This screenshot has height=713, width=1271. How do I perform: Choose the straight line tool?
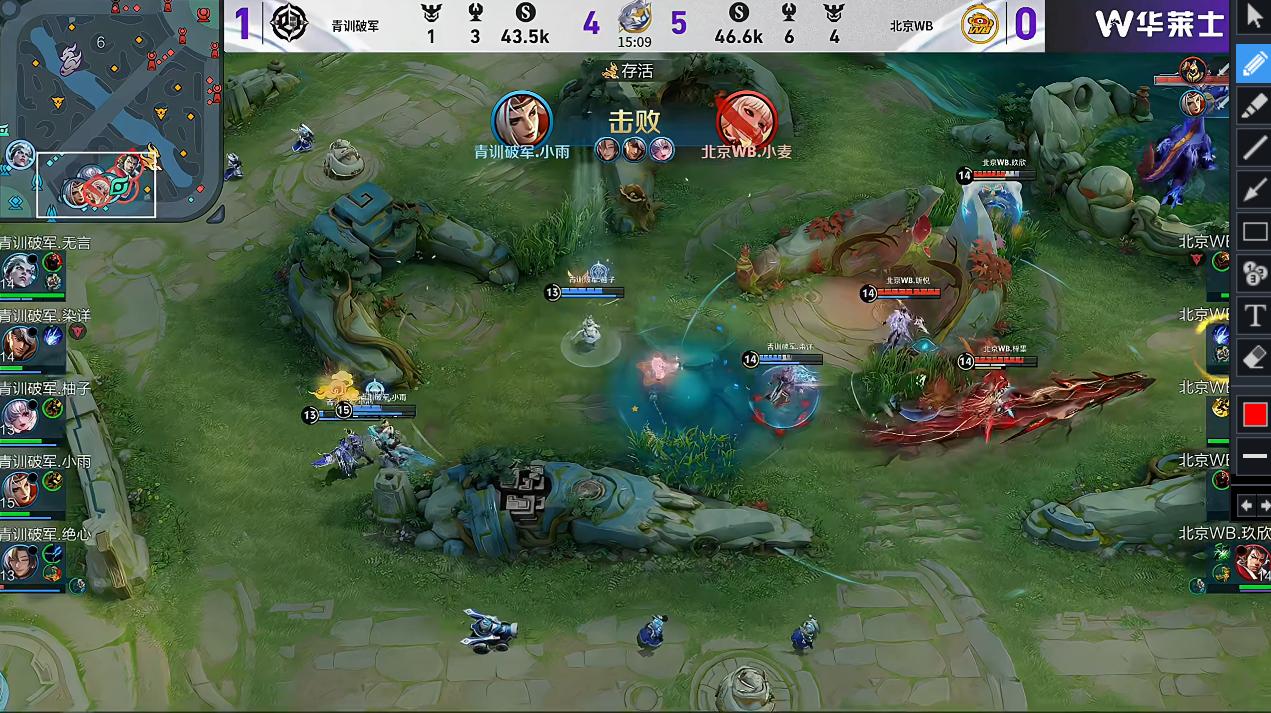1254,148
